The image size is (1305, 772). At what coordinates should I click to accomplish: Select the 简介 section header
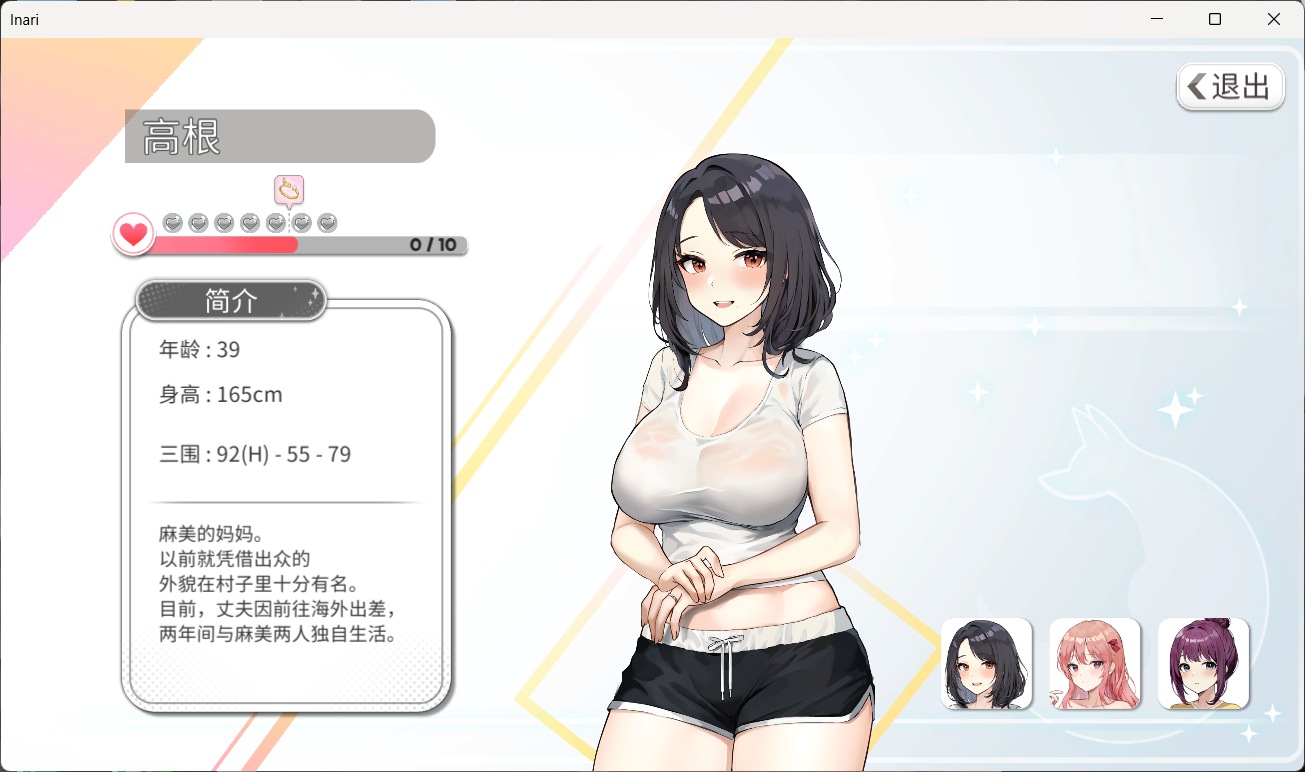pos(230,300)
